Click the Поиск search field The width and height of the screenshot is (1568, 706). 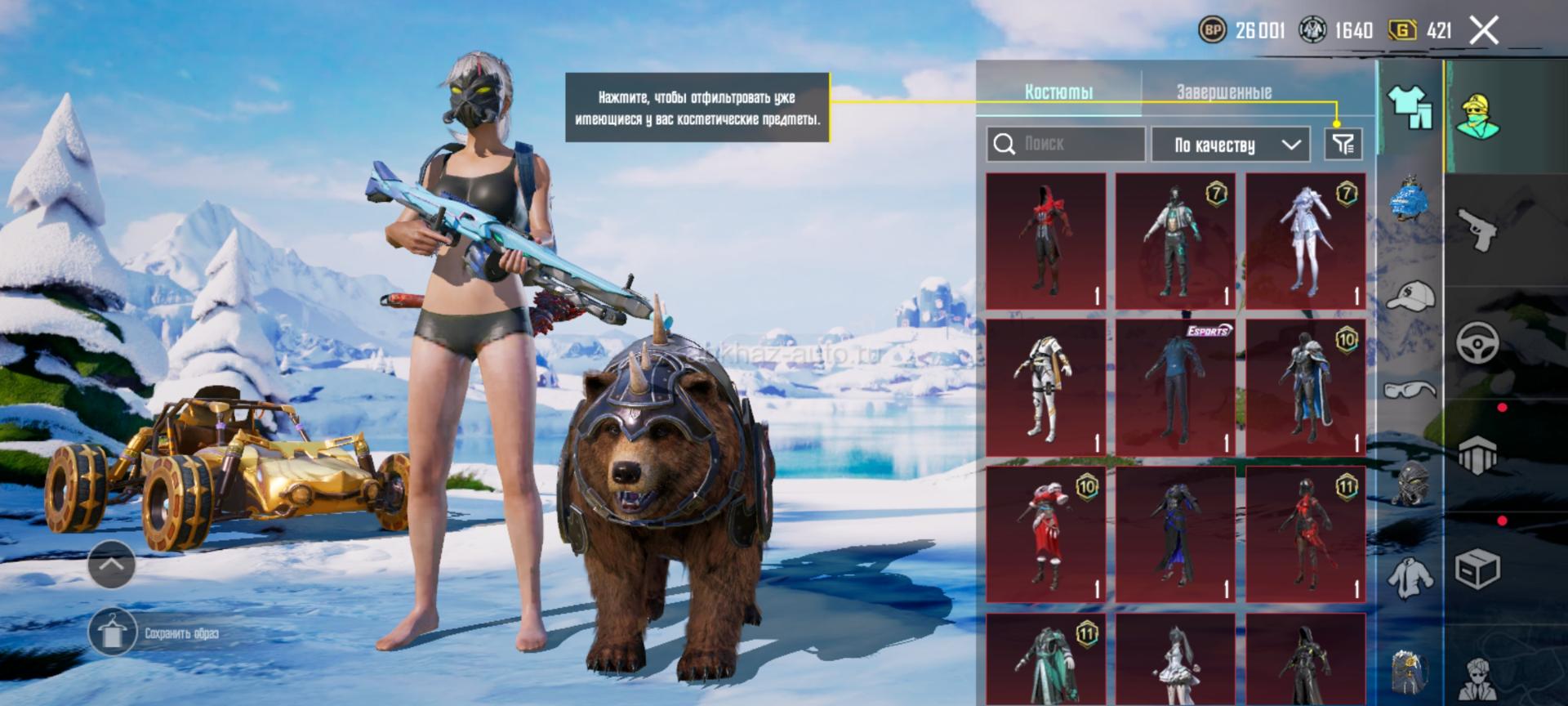pyautogui.click(x=1066, y=145)
